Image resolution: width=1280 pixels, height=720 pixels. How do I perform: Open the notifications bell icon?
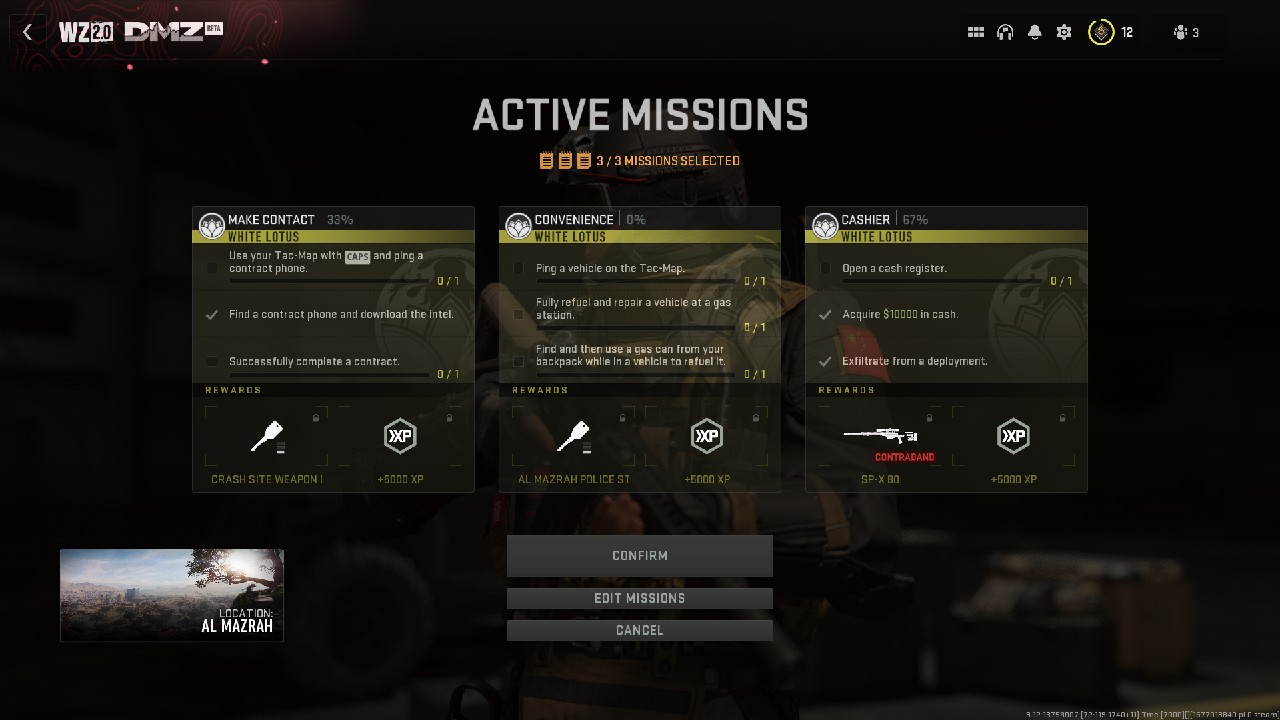click(1034, 31)
